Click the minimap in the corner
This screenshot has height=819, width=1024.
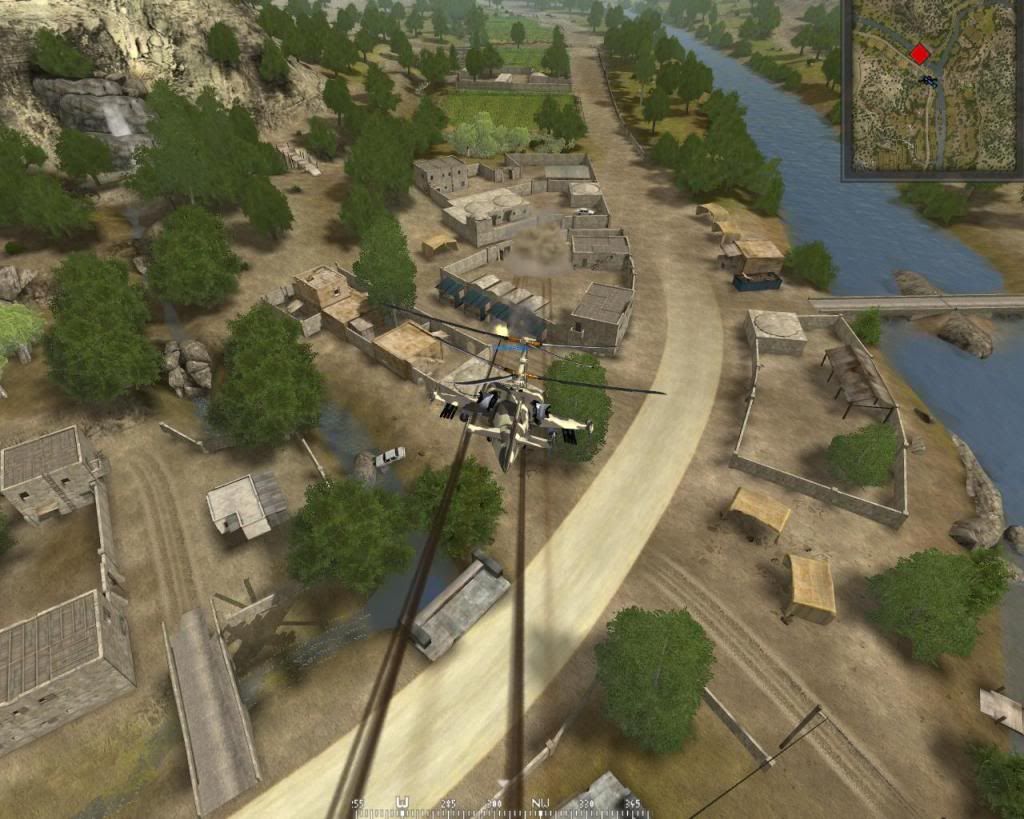pyautogui.click(x=932, y=88)
